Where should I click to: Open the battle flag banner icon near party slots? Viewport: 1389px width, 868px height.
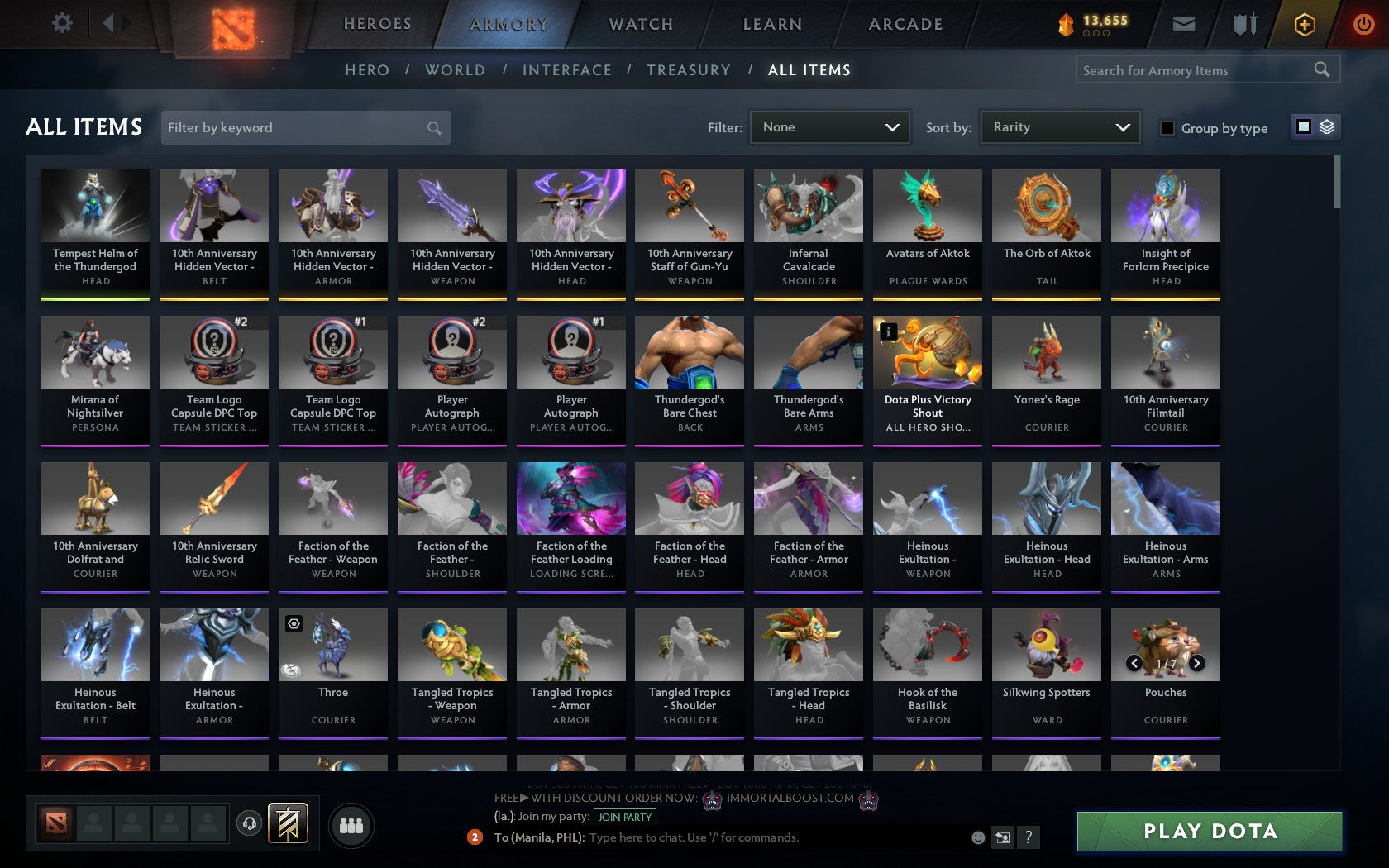pyautogui.click(x=288, y=823)
